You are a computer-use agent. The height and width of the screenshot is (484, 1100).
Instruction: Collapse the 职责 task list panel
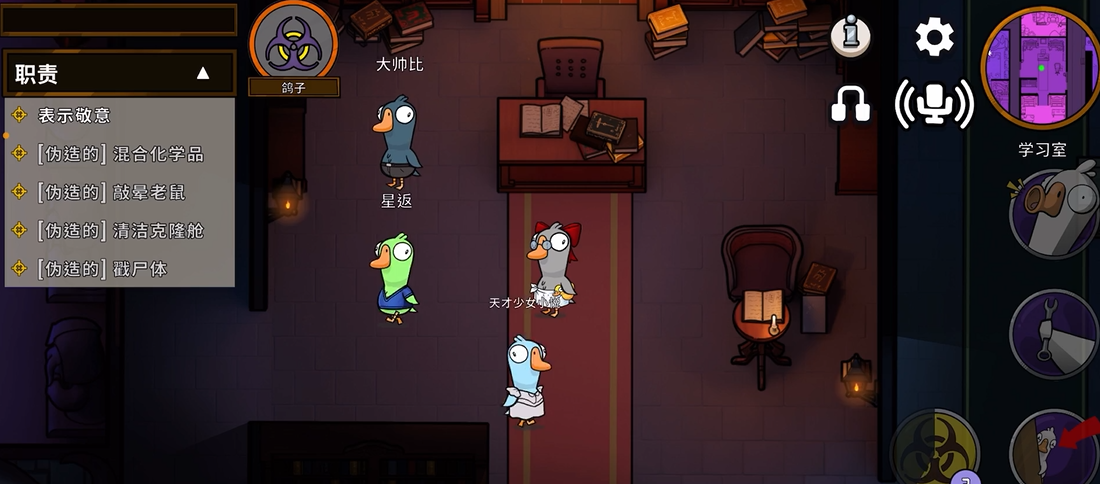coord(203,73)
